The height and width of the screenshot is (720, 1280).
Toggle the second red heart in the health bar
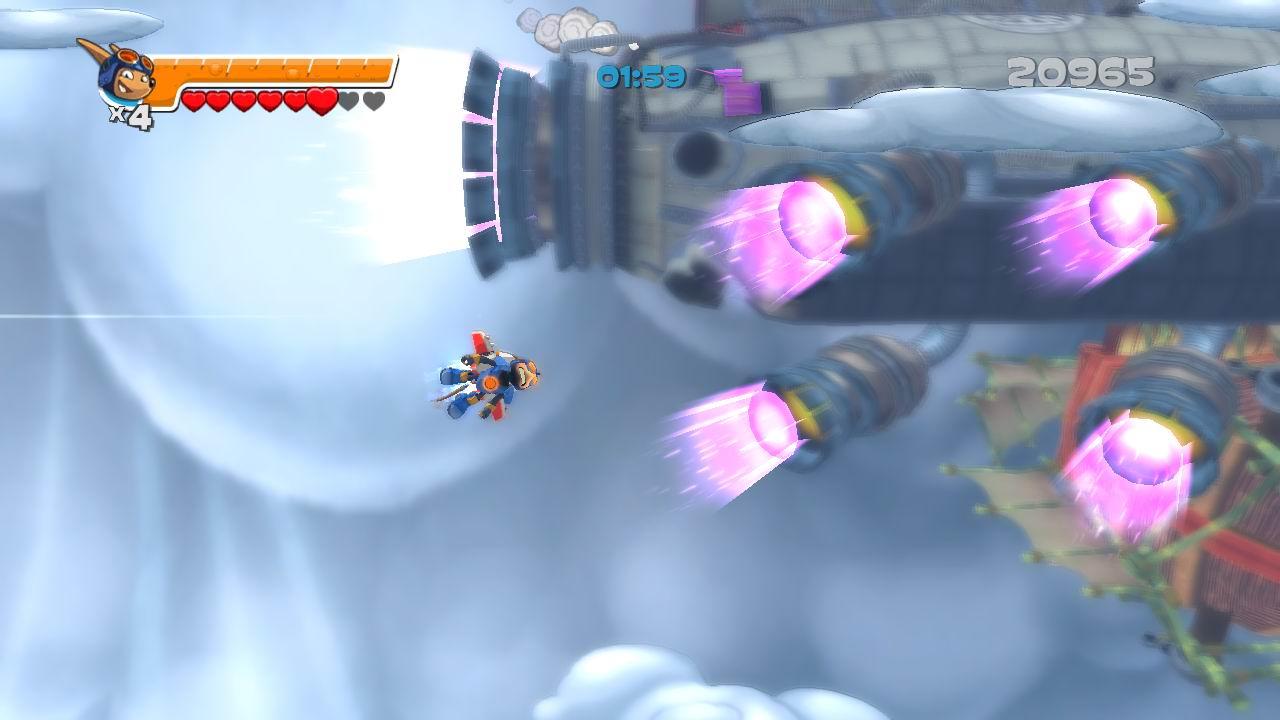coord(220,99)
